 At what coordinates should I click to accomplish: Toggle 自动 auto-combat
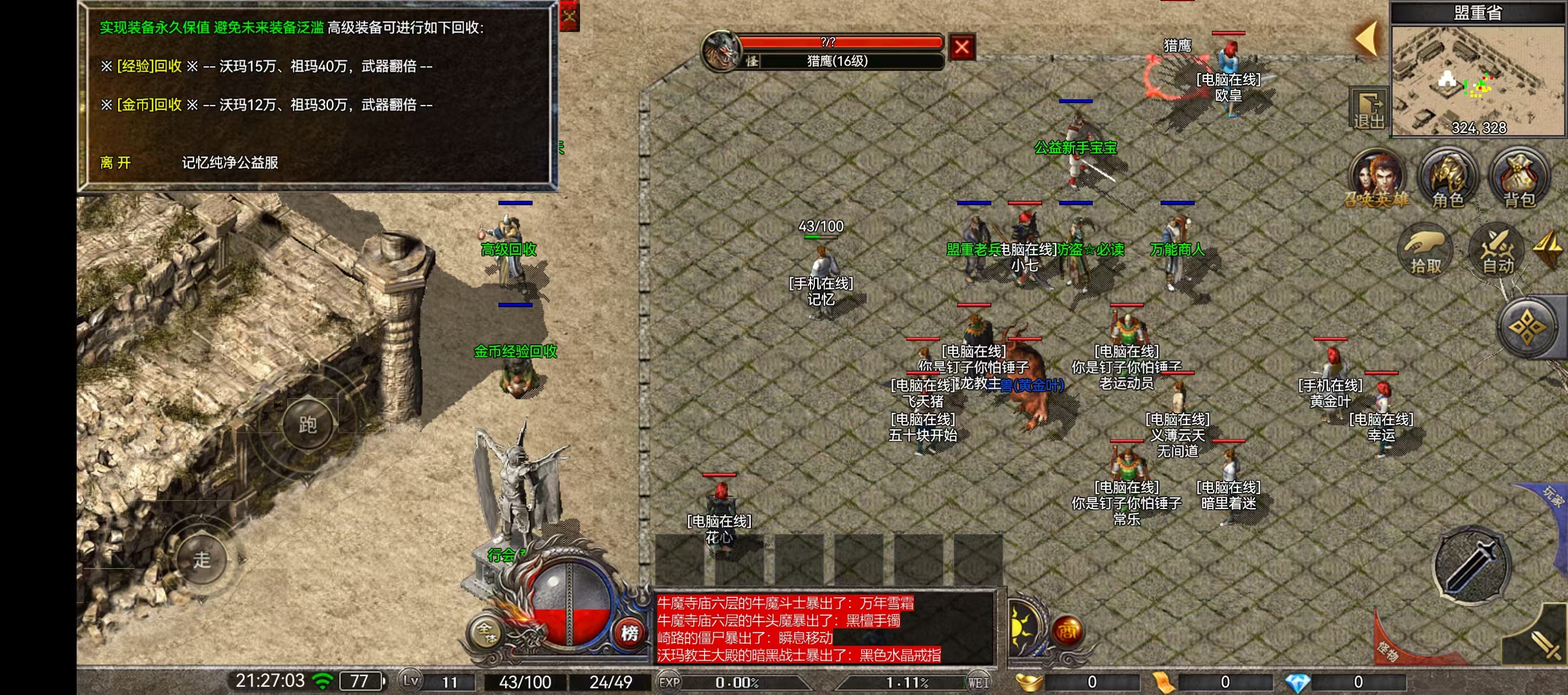tap(1497, 251)
